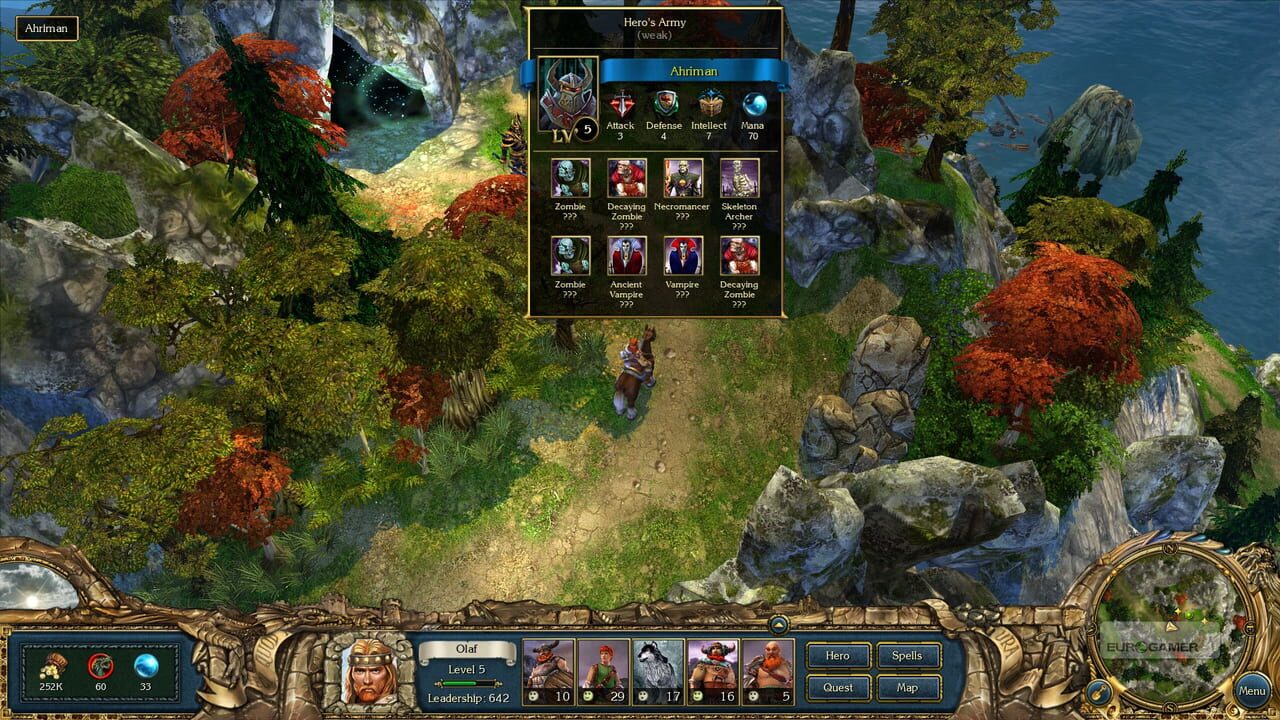
Task: Click the Defense shield icon showing value 4
Action: (662, 105)
